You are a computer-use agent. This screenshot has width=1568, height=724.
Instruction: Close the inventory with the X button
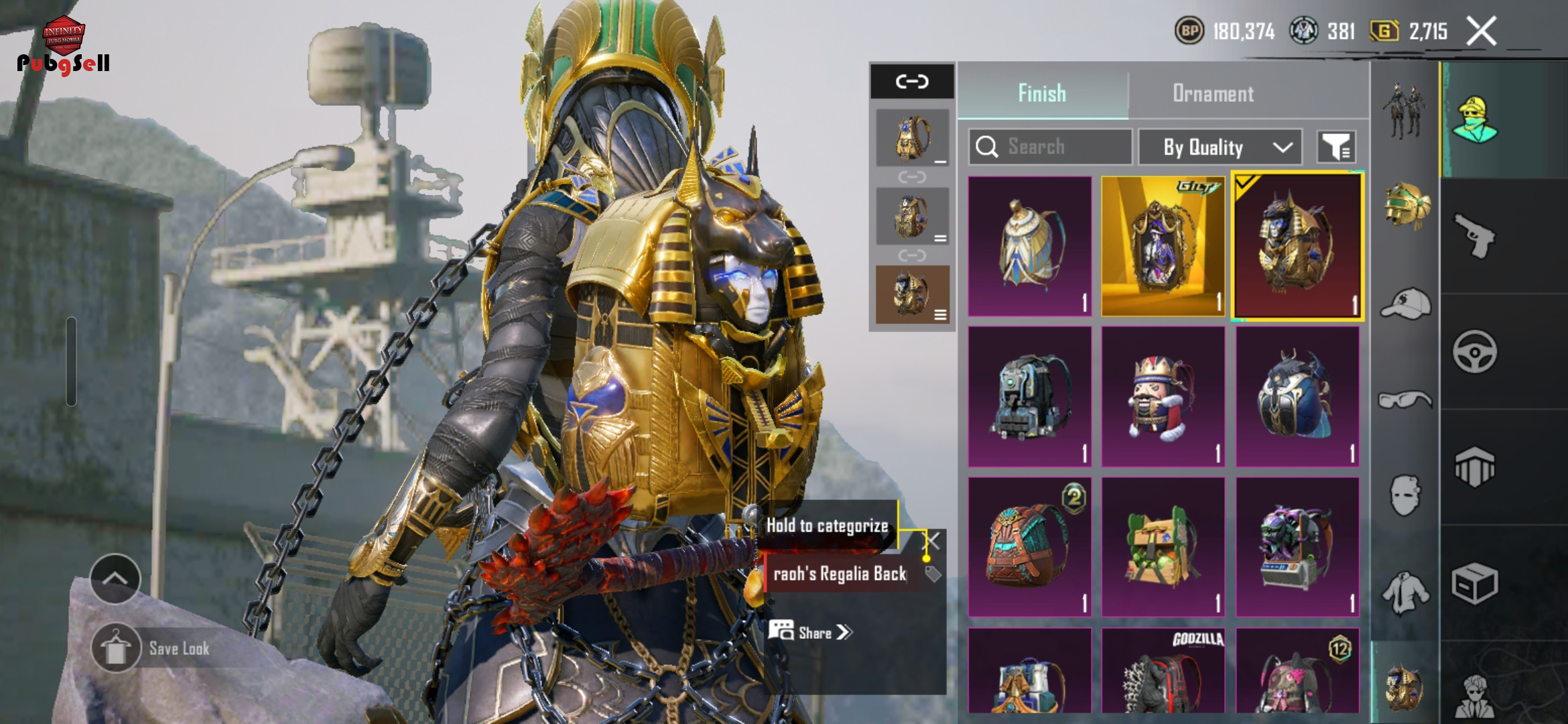click(1481, 32)
